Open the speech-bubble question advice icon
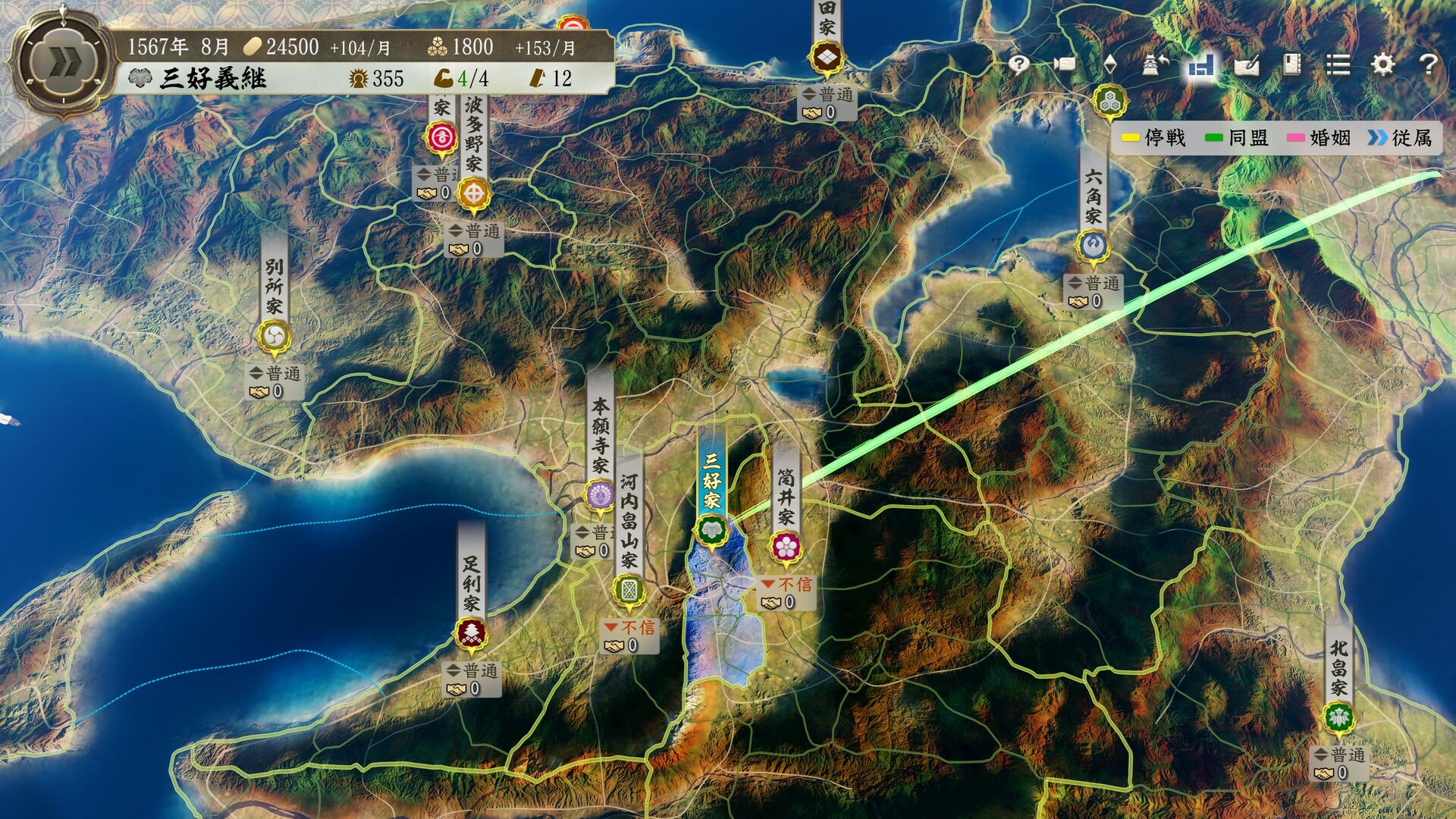The width and height of the screenshot is (1456, 819). [1018, 64]
